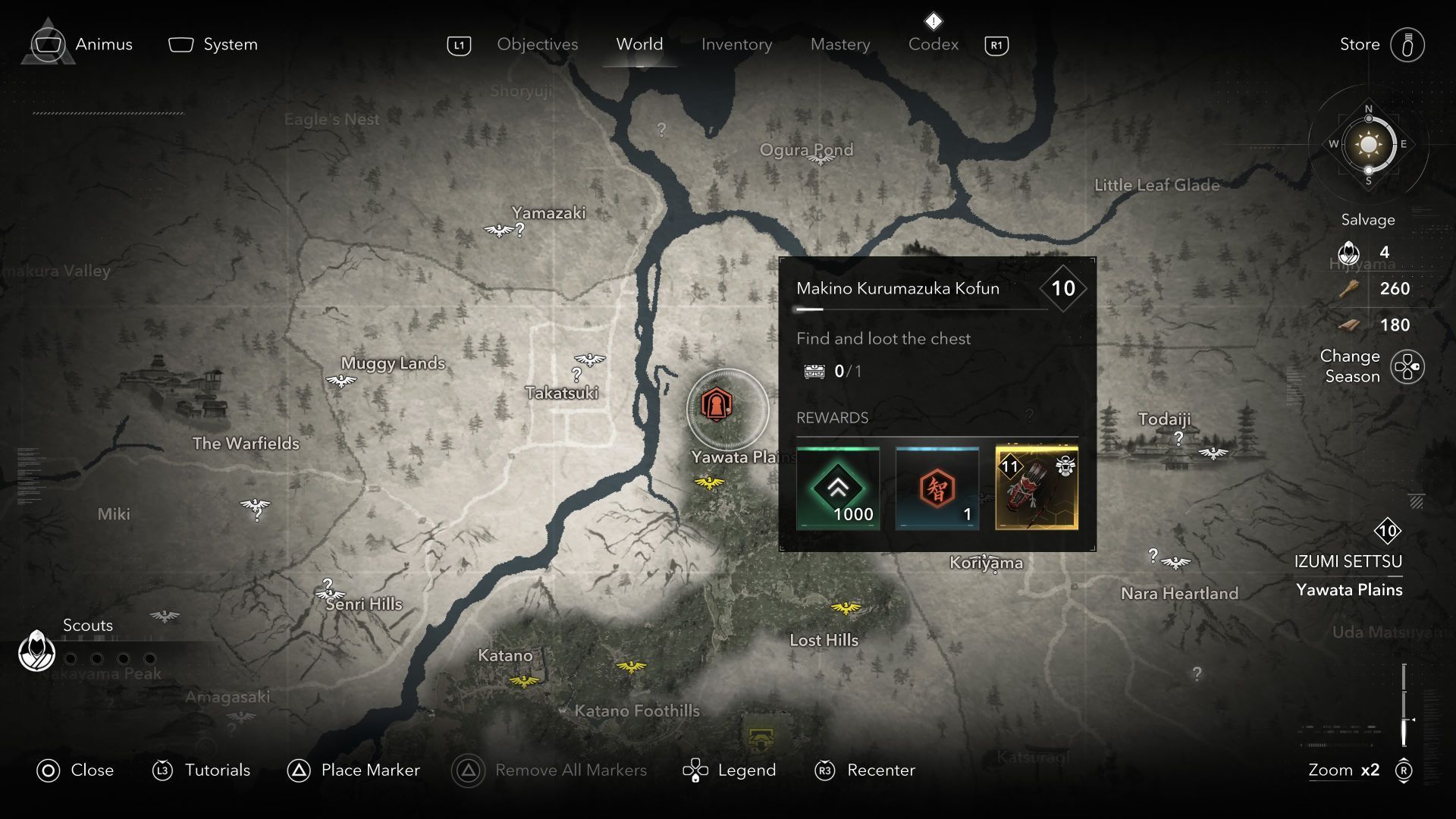Click the Scouts icon
This screenshot has height=819, width=1456.
[36, 651]
